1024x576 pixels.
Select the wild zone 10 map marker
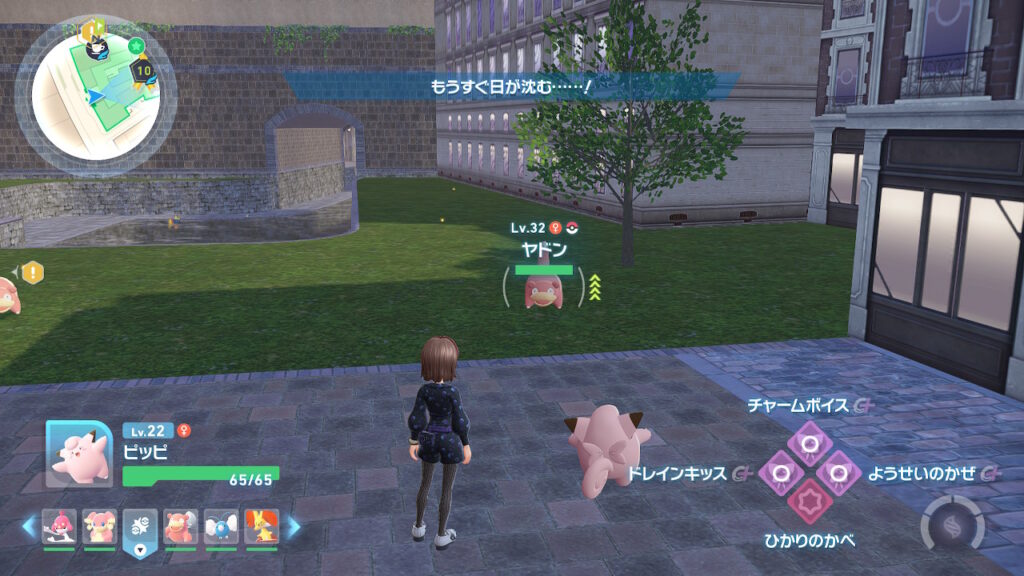pyautogui.click(x=143, y=71)
